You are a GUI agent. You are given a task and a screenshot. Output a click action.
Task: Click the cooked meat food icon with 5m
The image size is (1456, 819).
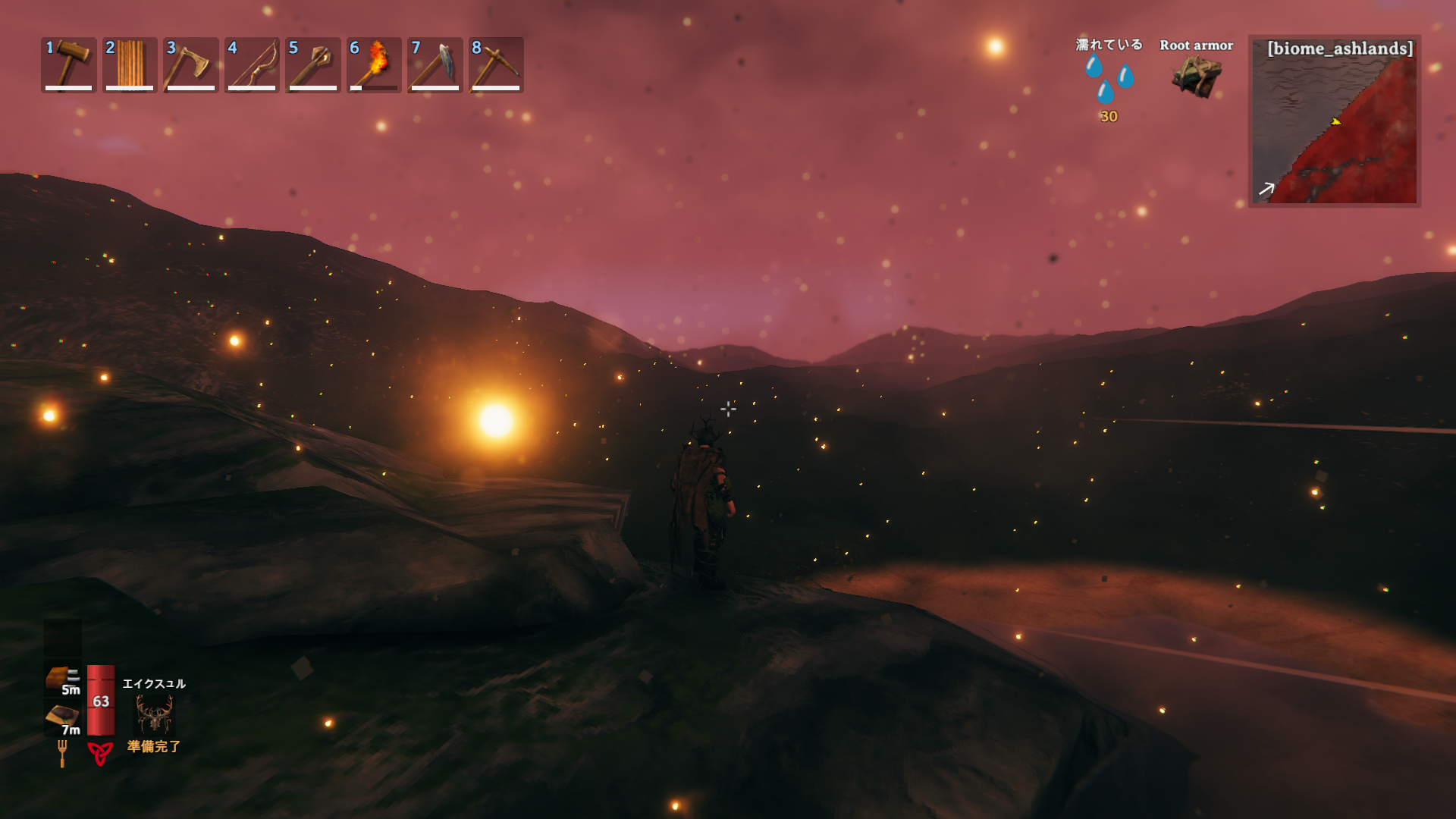click(x=61, y=677)
